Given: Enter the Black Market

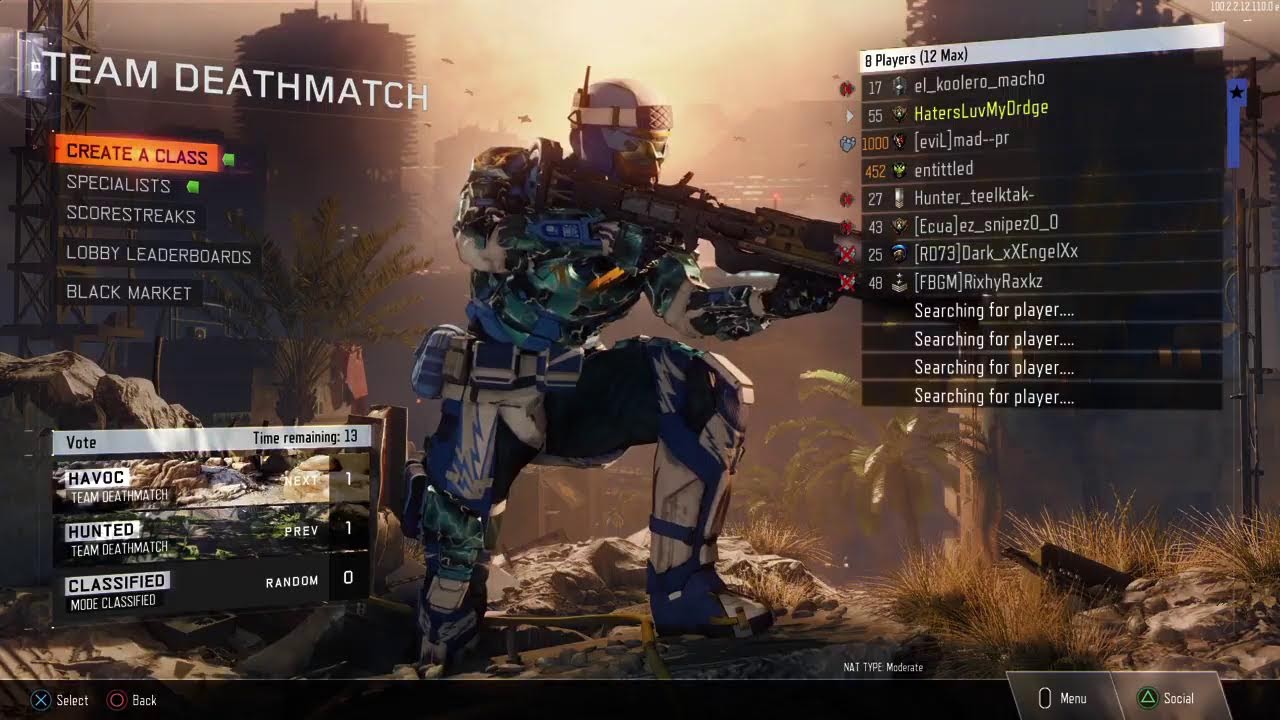Looking at the screenshot, I should click(x=128, y=293).
